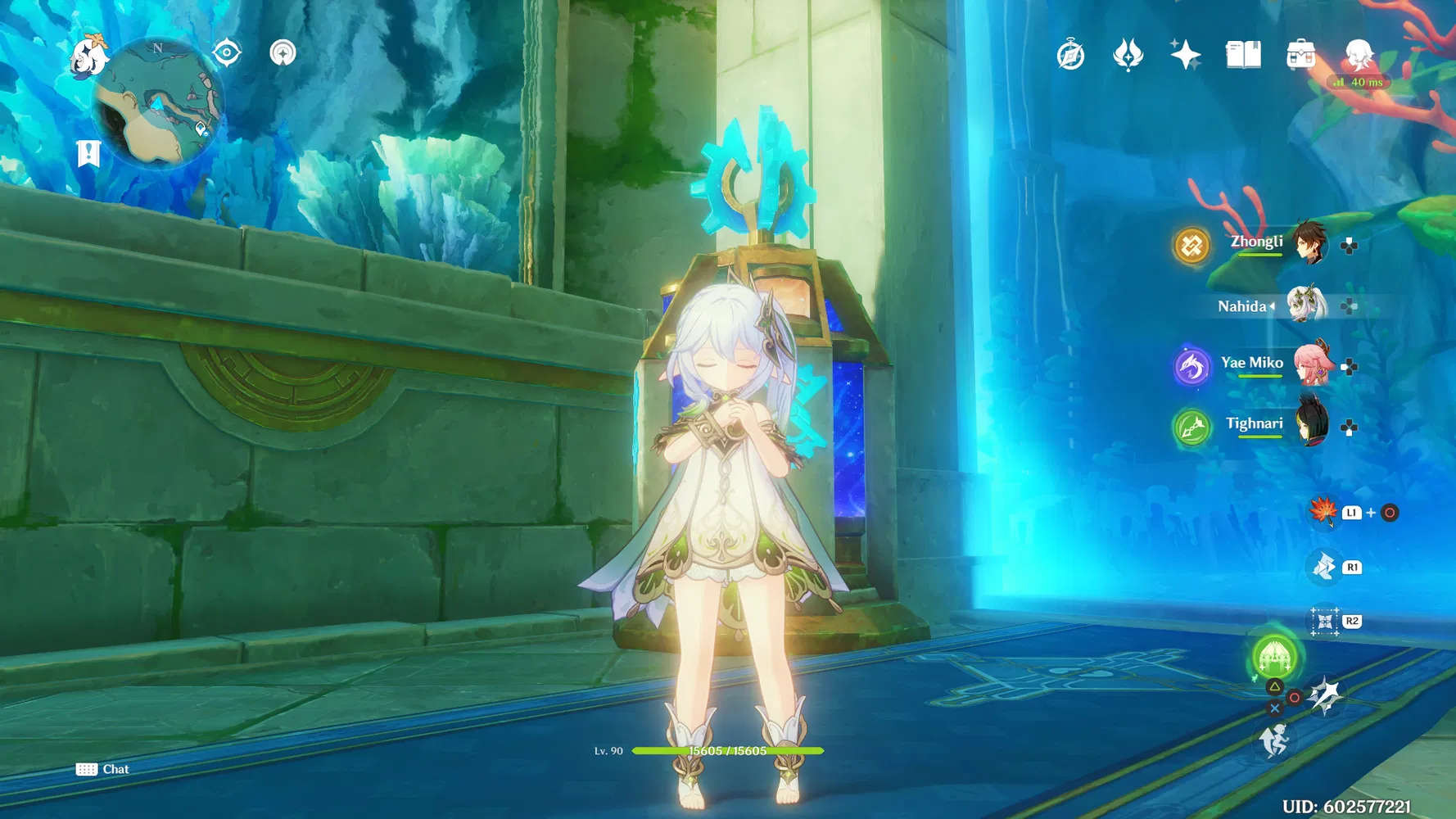Select Yae Miko's Electro element icon

click(1191, 366)
